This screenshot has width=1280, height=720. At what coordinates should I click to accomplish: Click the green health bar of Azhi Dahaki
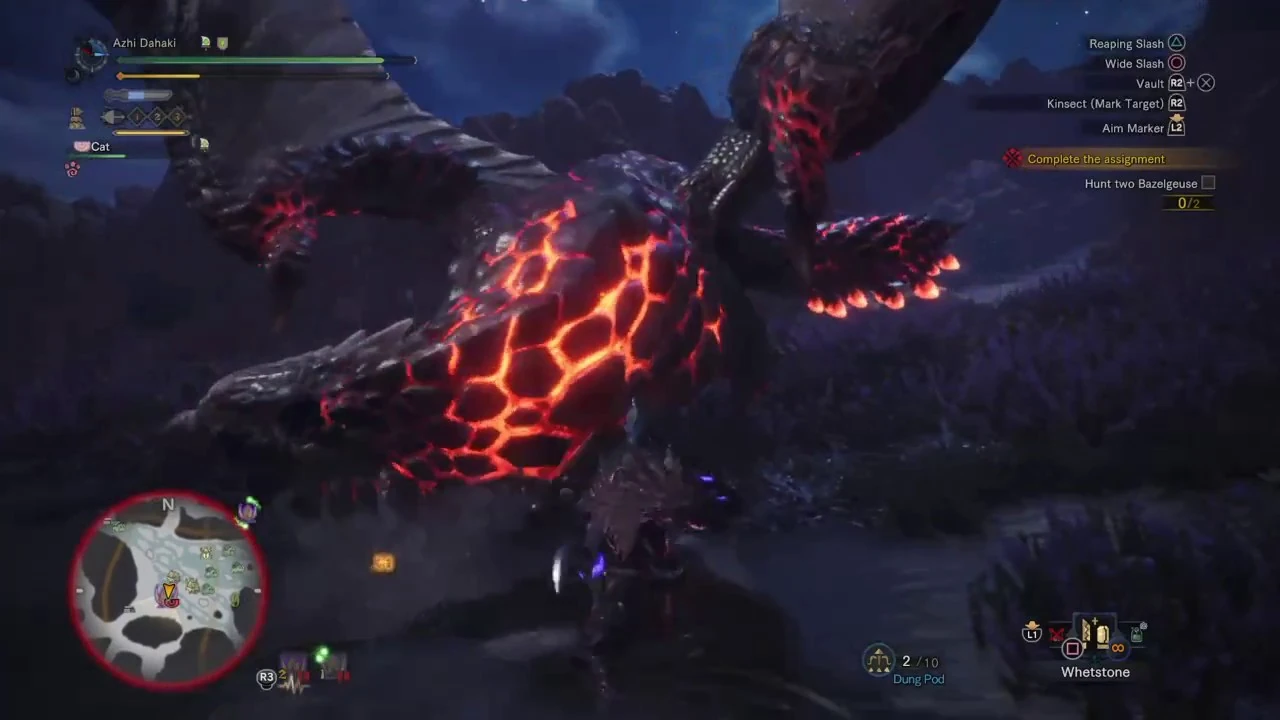click(250, 60)
